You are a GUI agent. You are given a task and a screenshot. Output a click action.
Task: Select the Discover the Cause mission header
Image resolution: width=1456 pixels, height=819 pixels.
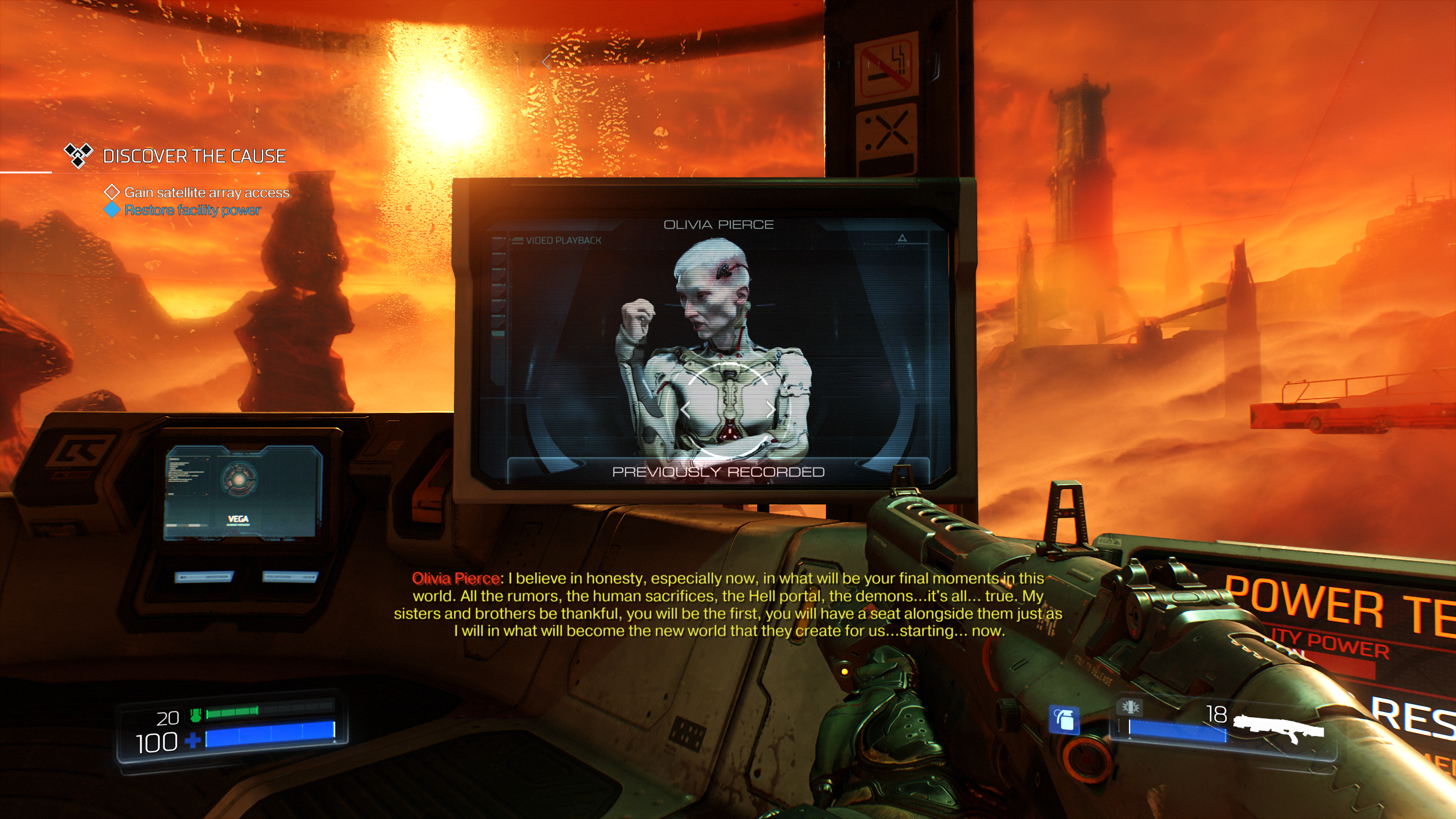[194, 156]
